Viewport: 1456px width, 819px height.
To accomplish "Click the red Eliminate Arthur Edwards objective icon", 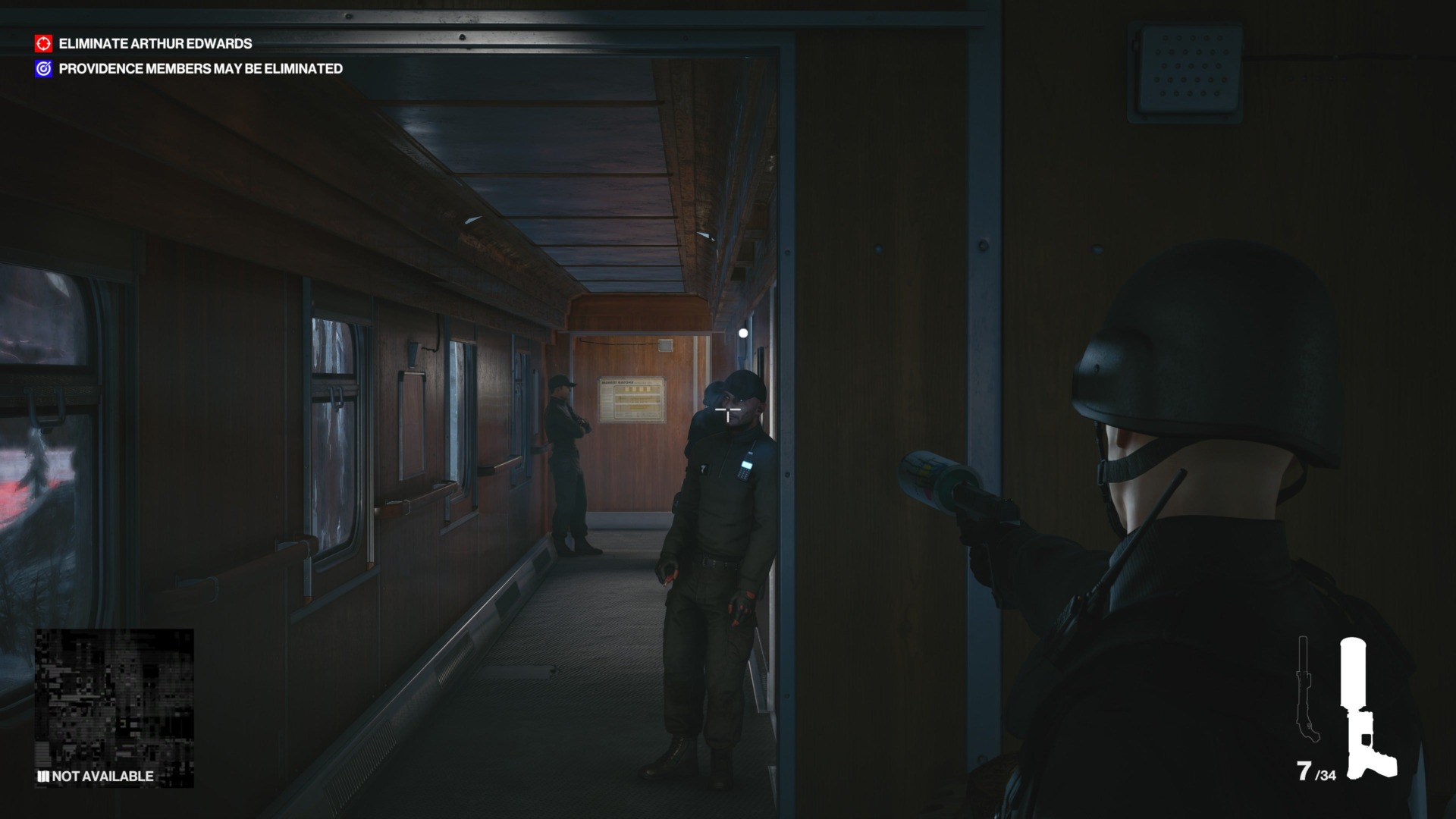I will (43, 44).
